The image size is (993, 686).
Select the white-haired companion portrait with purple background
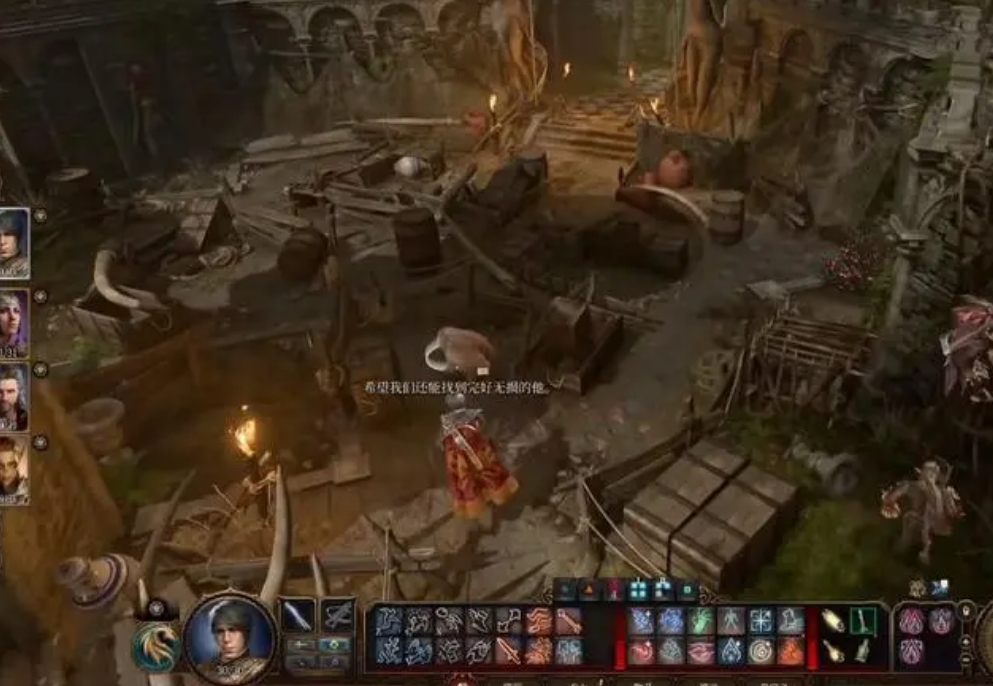[x=13, y=320]
